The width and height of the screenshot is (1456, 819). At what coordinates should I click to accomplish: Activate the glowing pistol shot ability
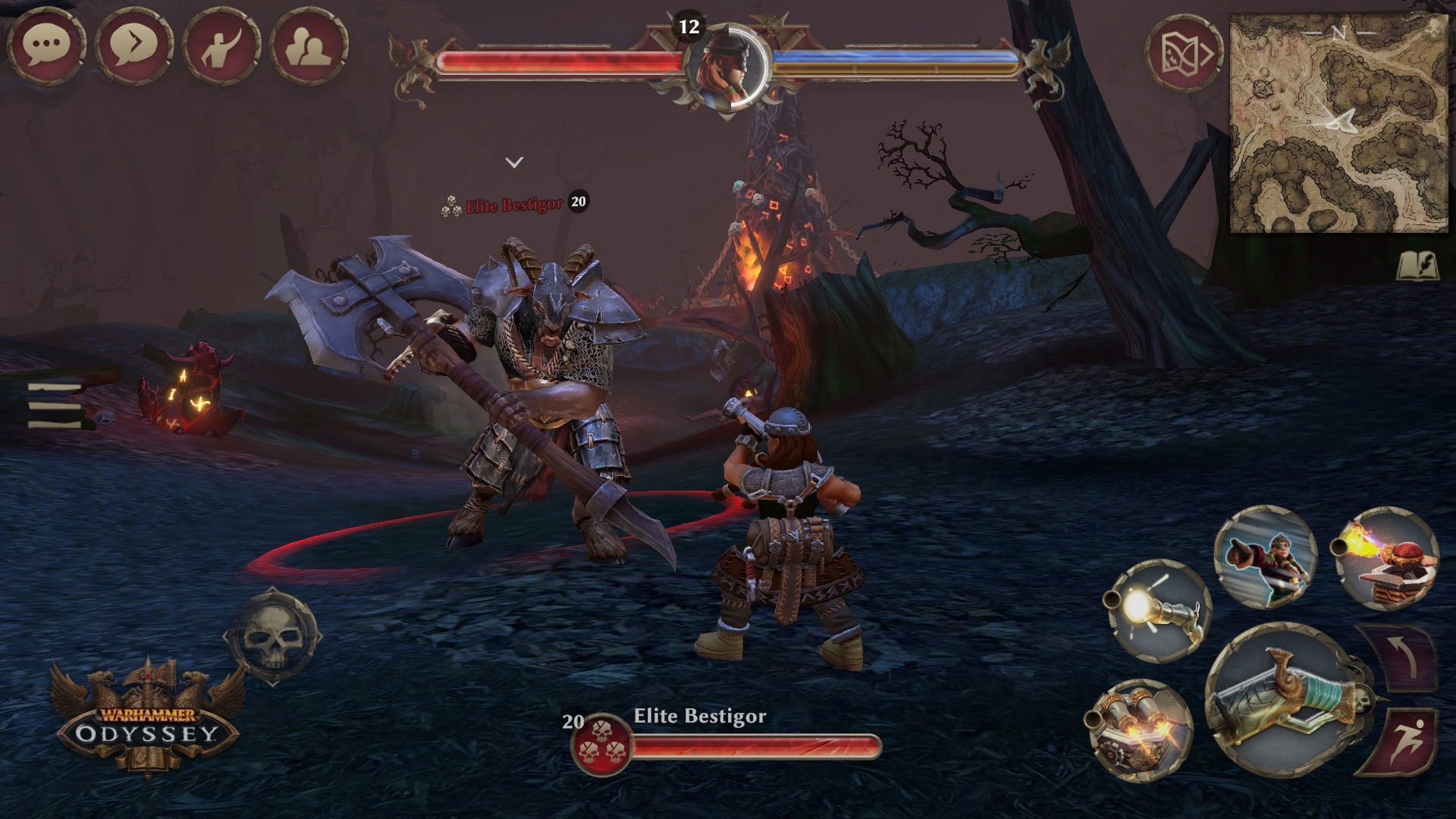pos(1159,610)
